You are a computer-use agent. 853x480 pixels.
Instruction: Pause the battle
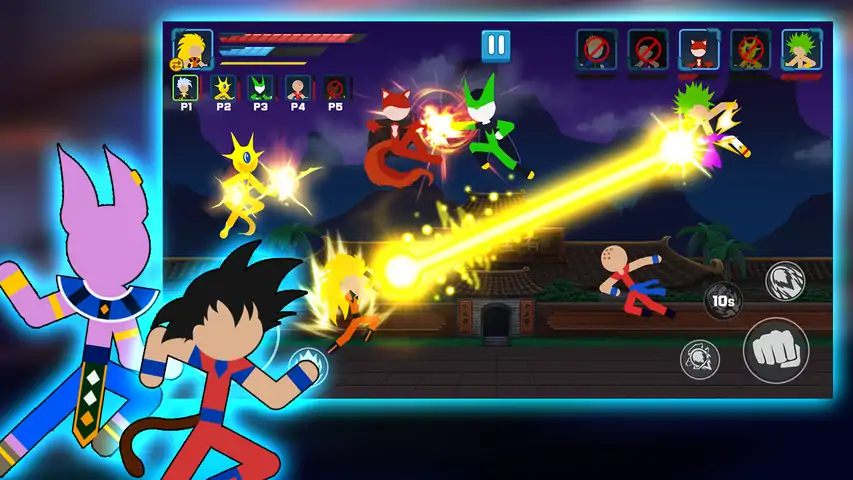pyautogui.click(x=495, y=46)
